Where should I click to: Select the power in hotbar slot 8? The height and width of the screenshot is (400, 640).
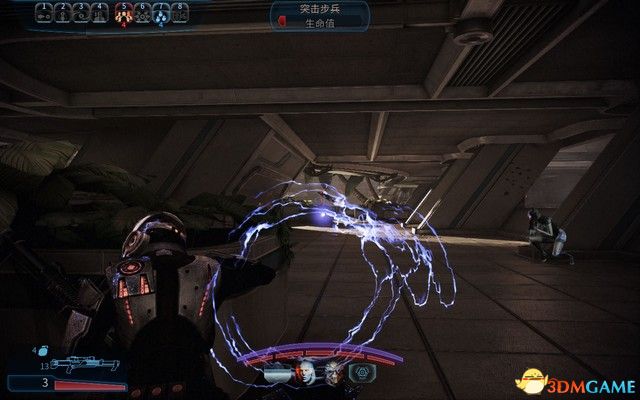(180, 13)
